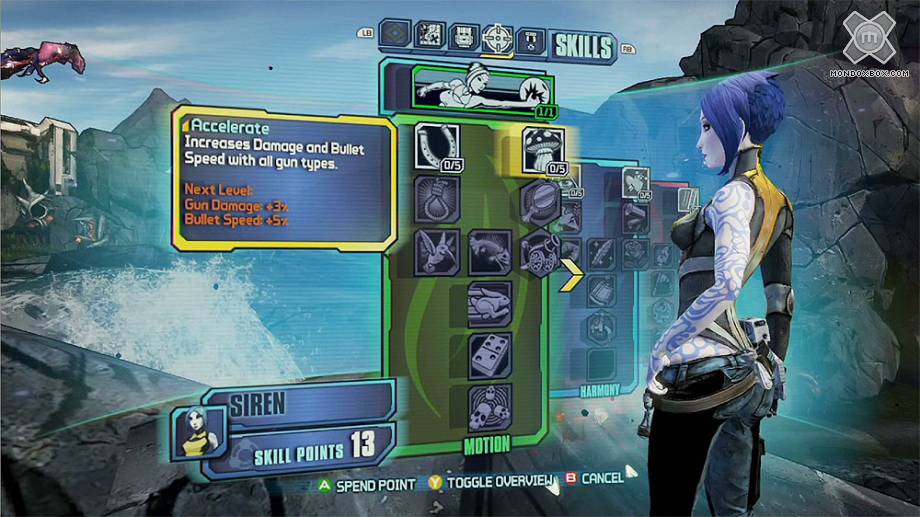Select the cannon skill icon

(541, 251)
